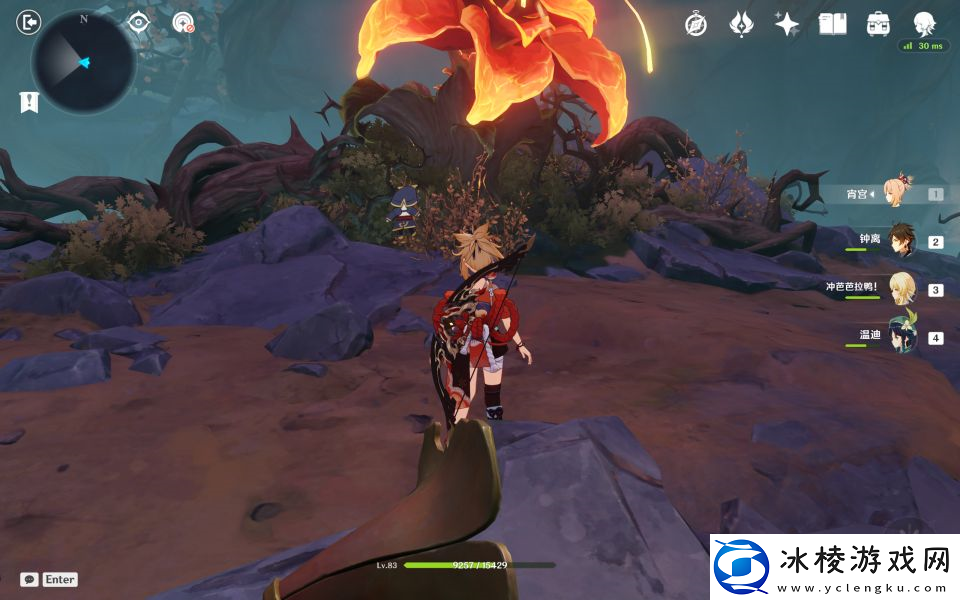Activate the eye-shaped sight icon

(x=138, y=22)
